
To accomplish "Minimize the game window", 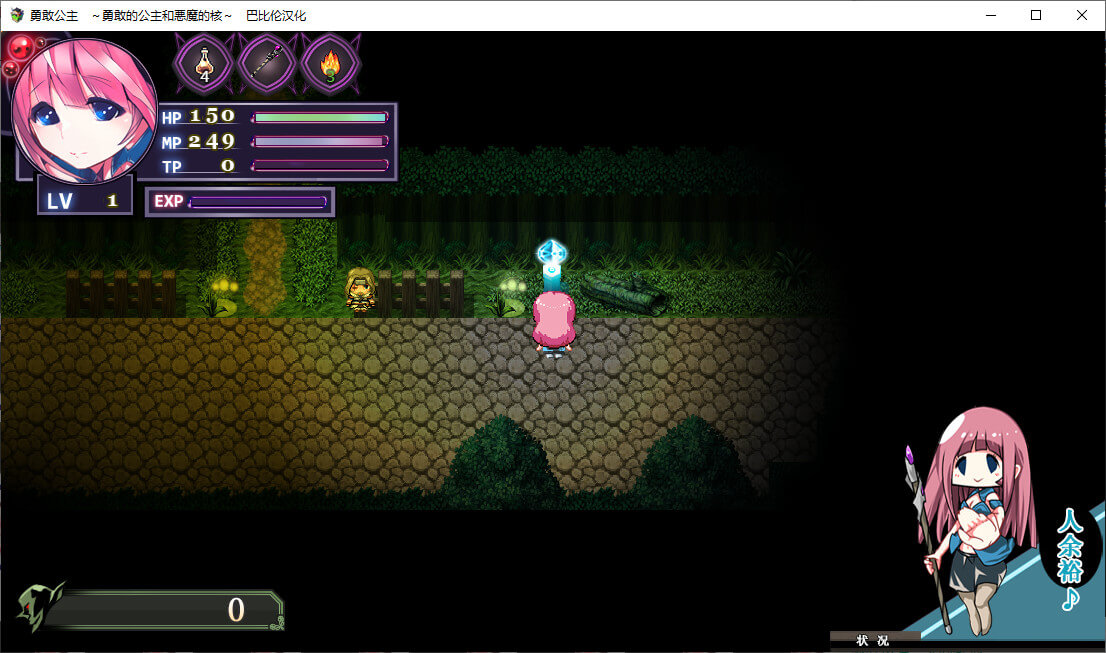I will (x=990, y=15).
